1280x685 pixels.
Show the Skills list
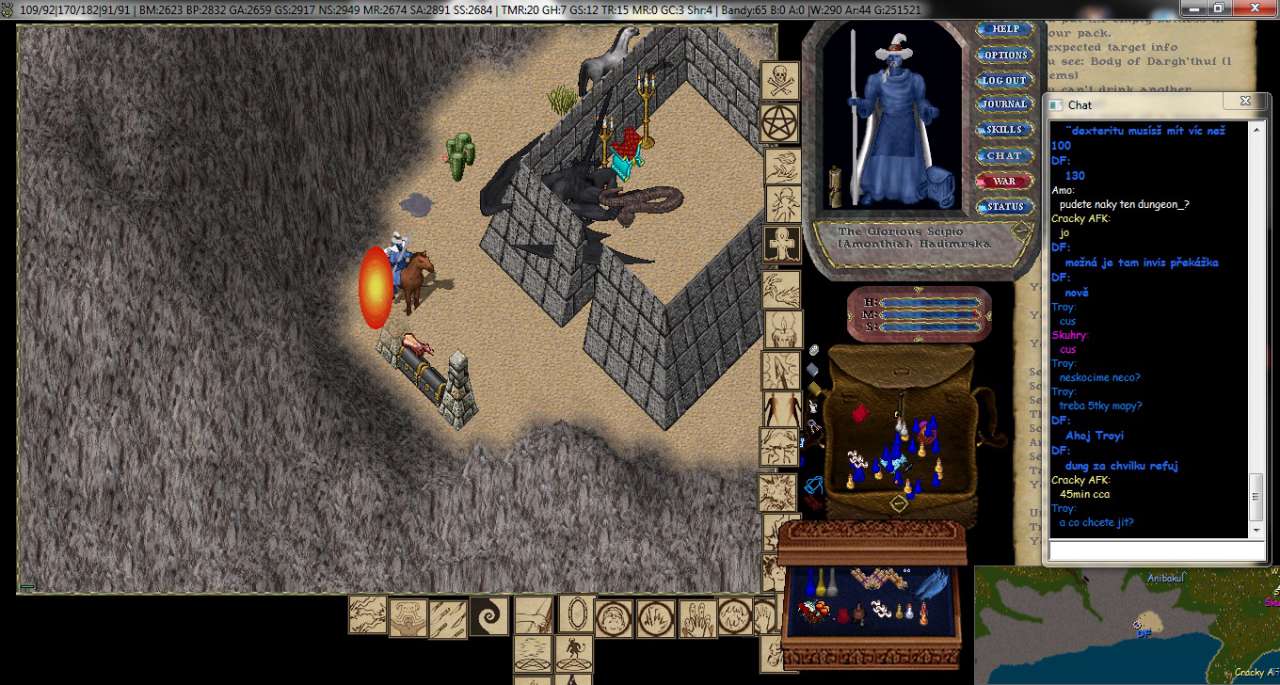pyautogui.click(x=1004, y=130)
